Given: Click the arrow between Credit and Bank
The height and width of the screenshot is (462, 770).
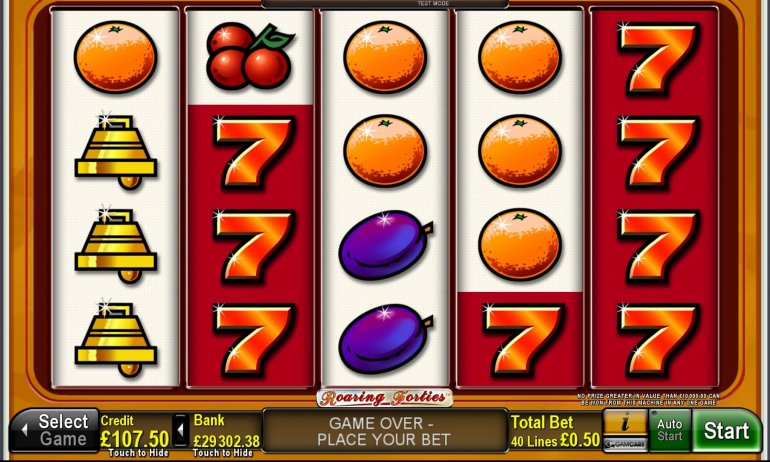Looking at the screenshot, I should tap(180, 431).
